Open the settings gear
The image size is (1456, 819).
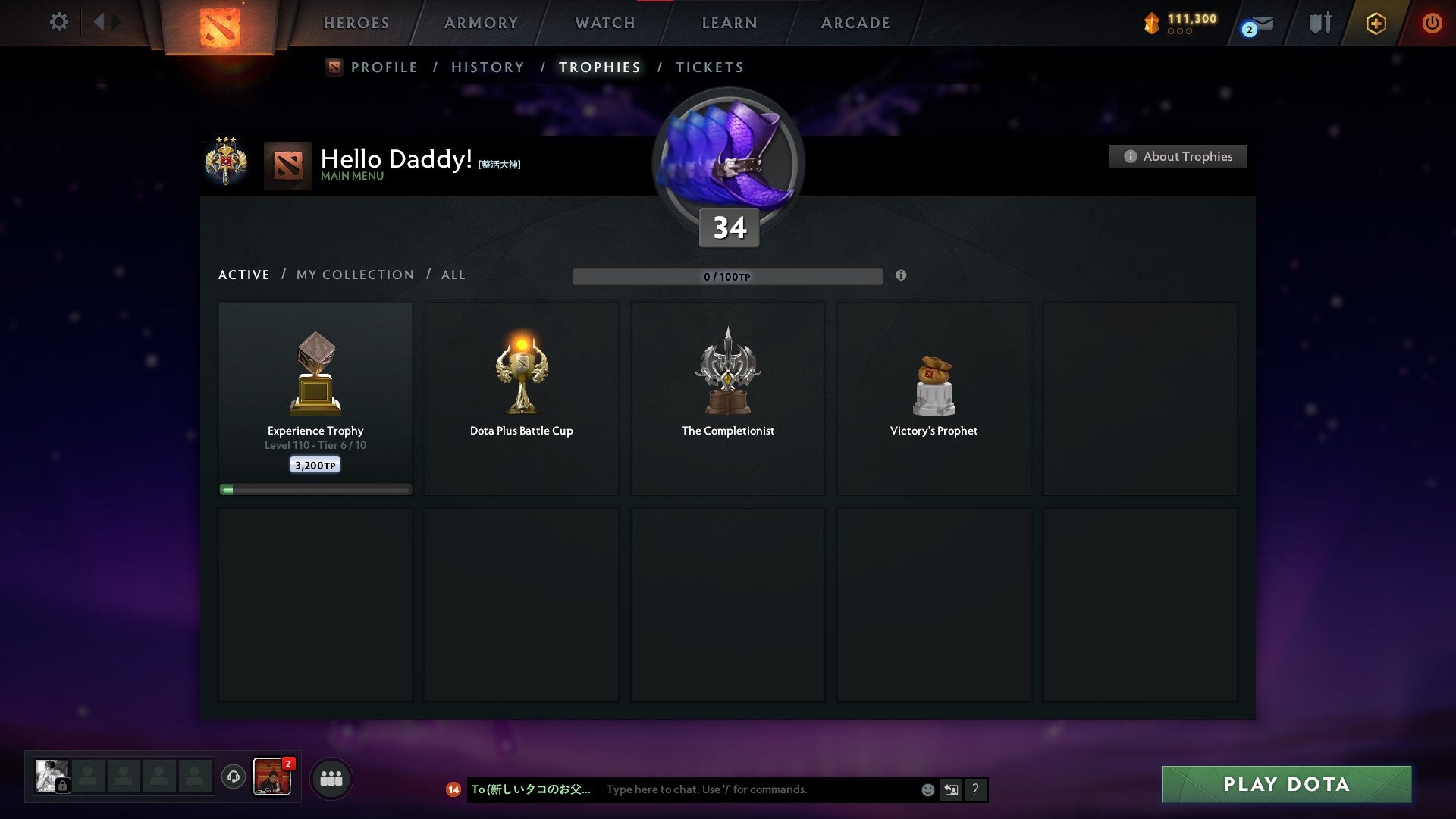pyautogui.click(x=58, y=22)
